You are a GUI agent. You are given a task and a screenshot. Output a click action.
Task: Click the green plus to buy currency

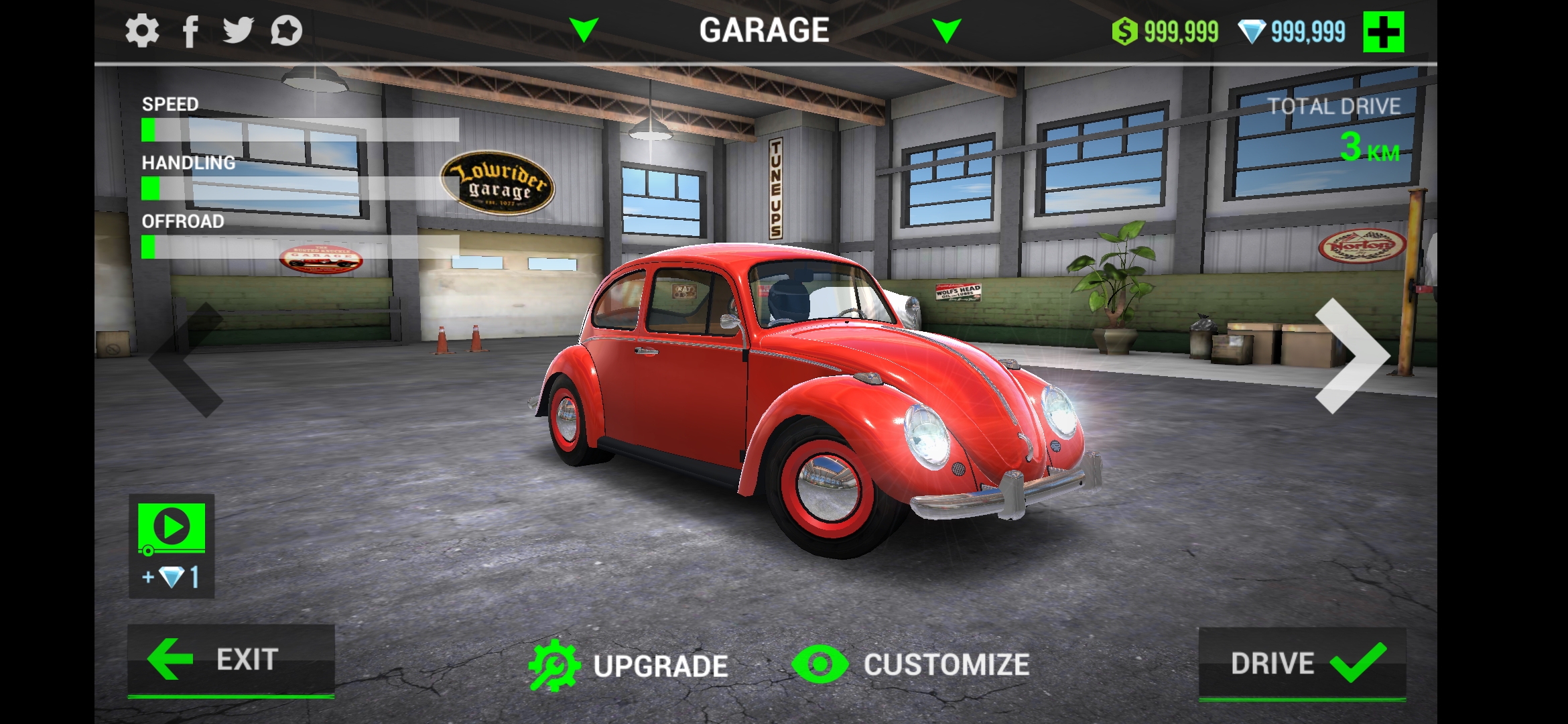coord(1383,29)
